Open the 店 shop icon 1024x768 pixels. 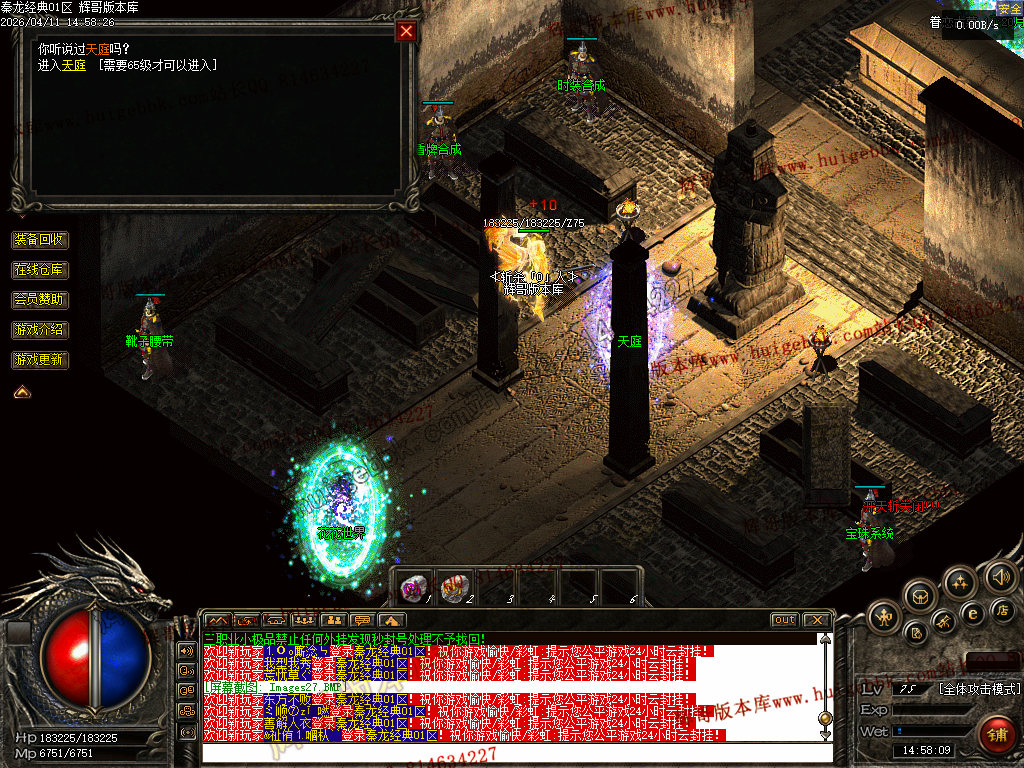coord(1001,609)
